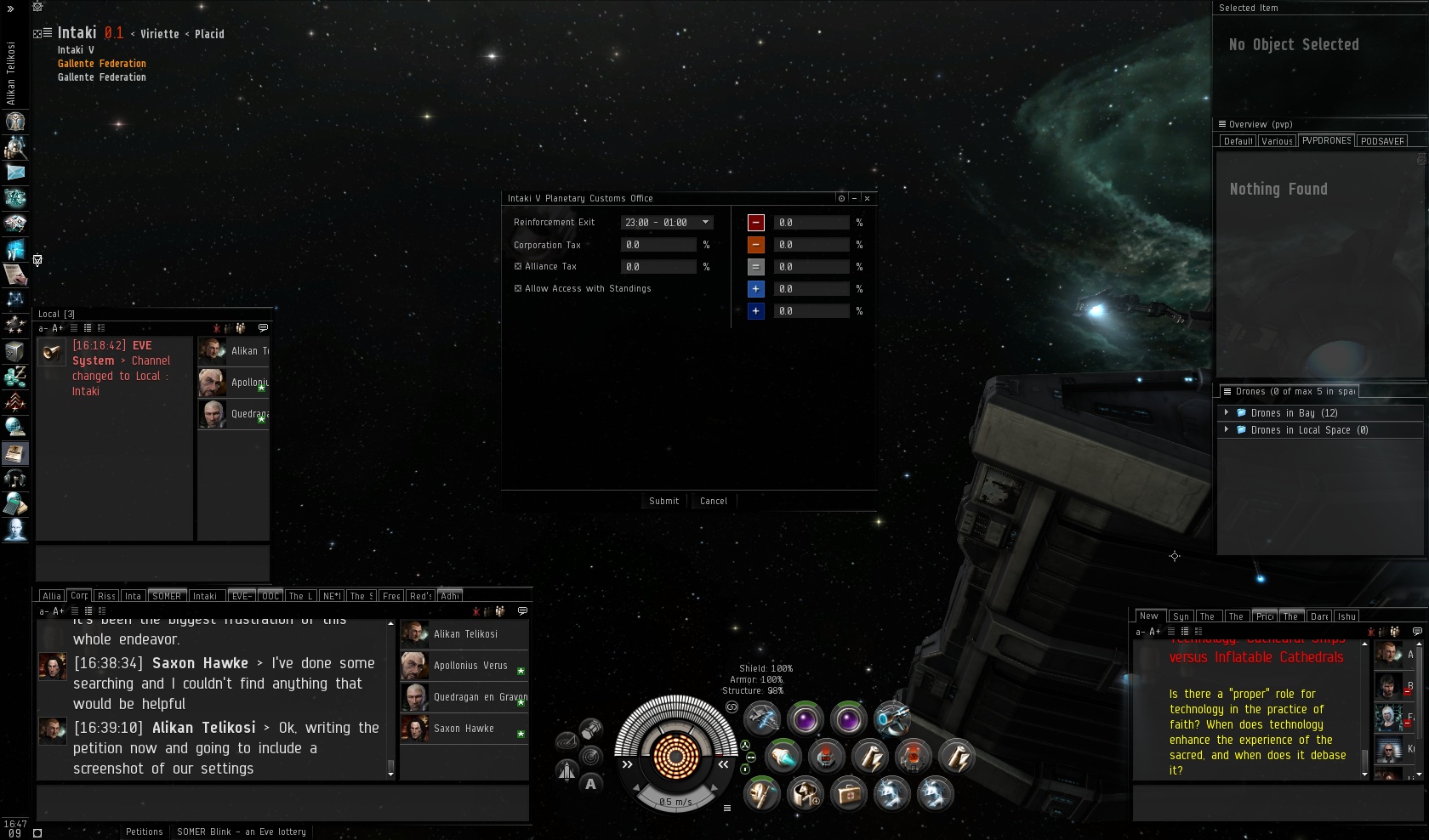Cancel the customs office changes

[713, 501]
